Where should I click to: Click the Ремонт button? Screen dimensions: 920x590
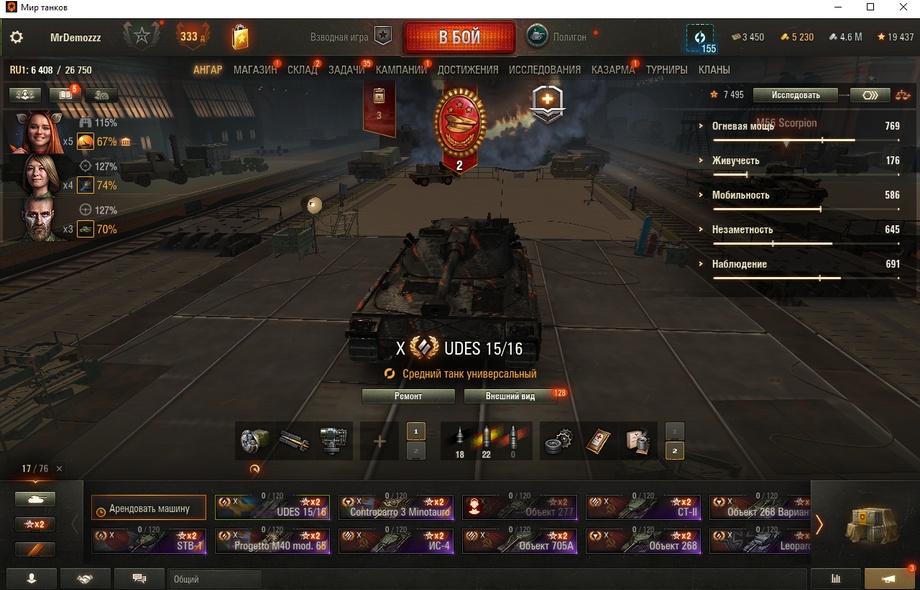pyautogui.click(x=408, y=396)
